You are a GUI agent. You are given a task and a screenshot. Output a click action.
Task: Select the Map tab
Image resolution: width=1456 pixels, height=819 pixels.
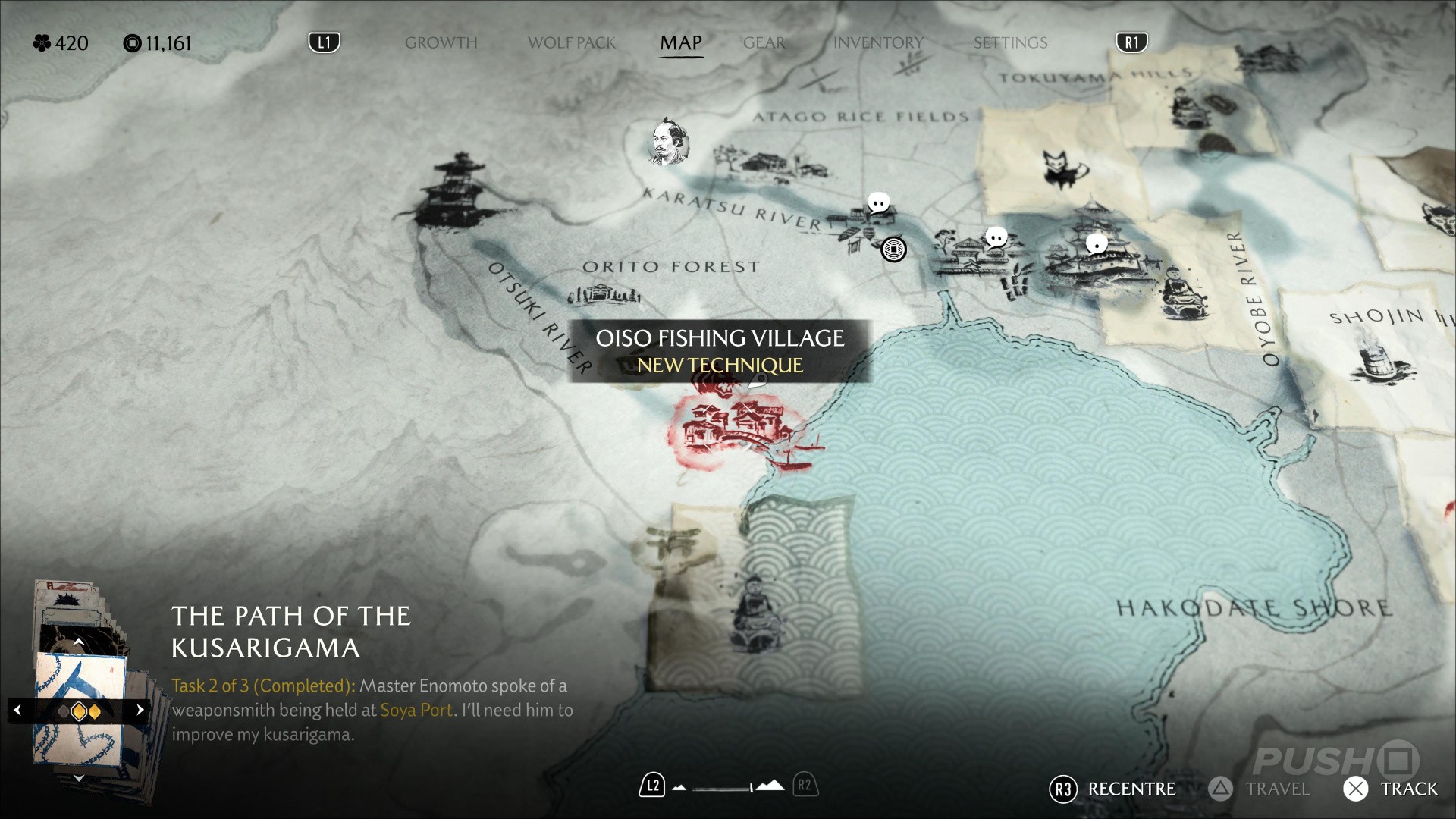(x=680, y=43)
